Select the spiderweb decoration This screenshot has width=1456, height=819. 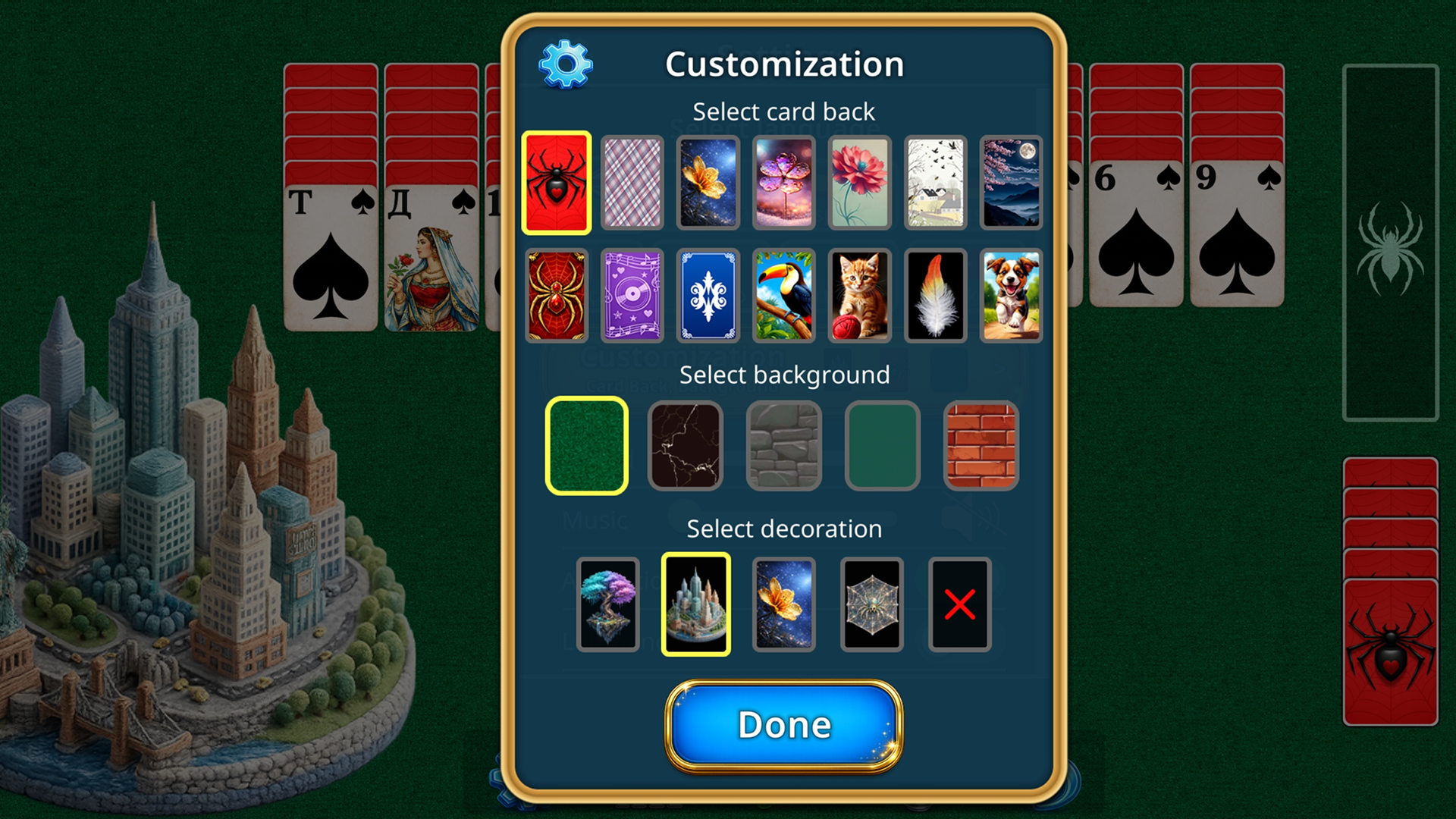(871, 603)
